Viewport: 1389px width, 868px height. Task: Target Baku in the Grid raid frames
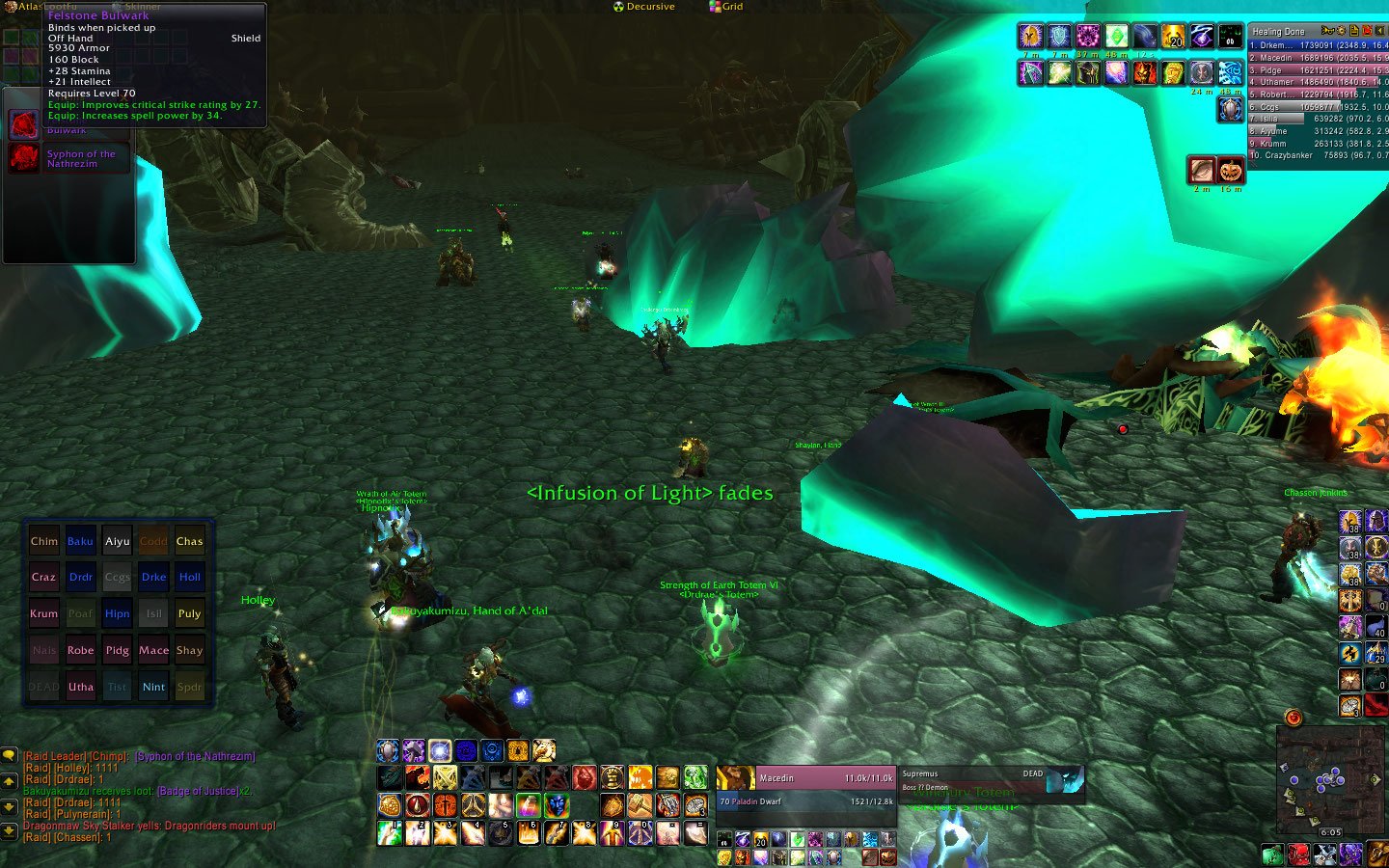click(81, 541)
